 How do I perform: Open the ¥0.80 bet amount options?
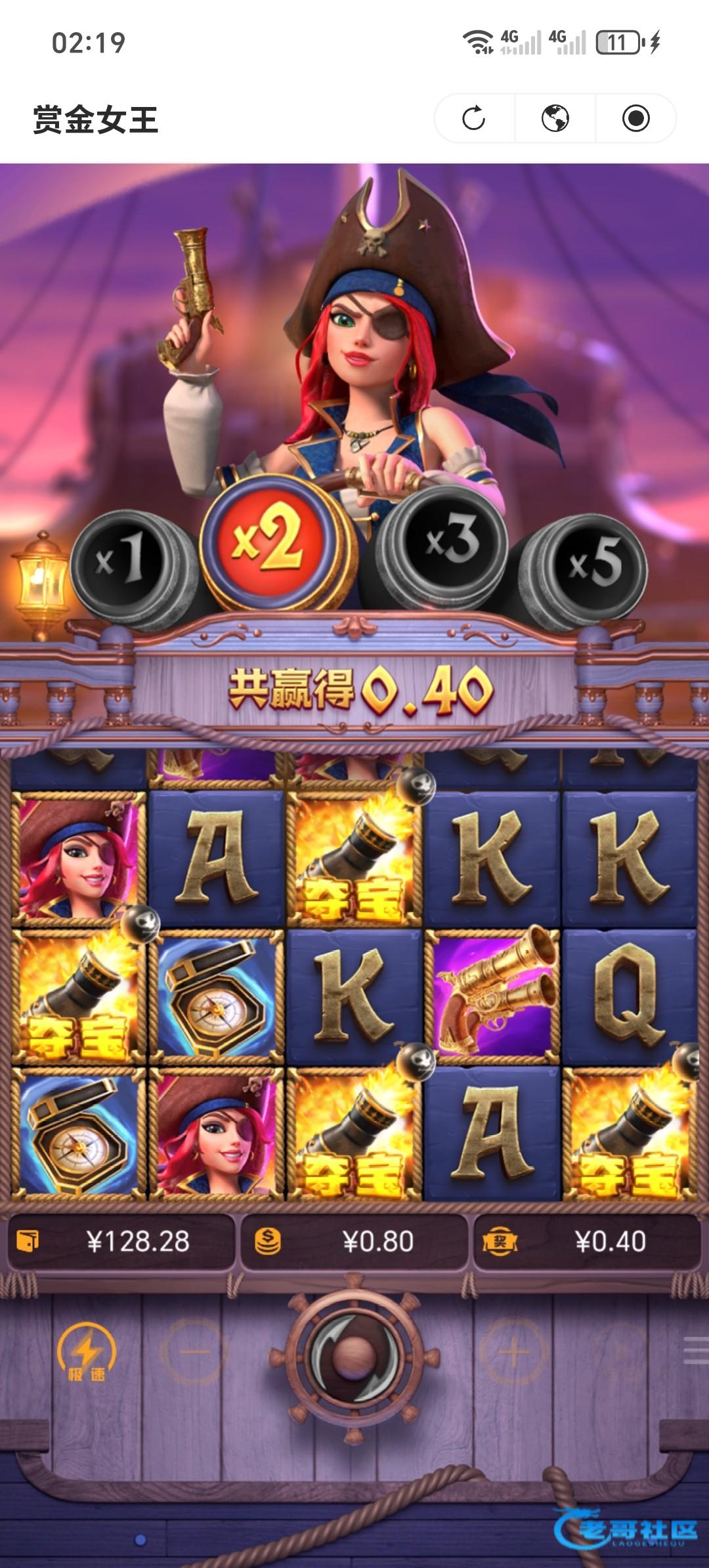[x=354, y=1242]
